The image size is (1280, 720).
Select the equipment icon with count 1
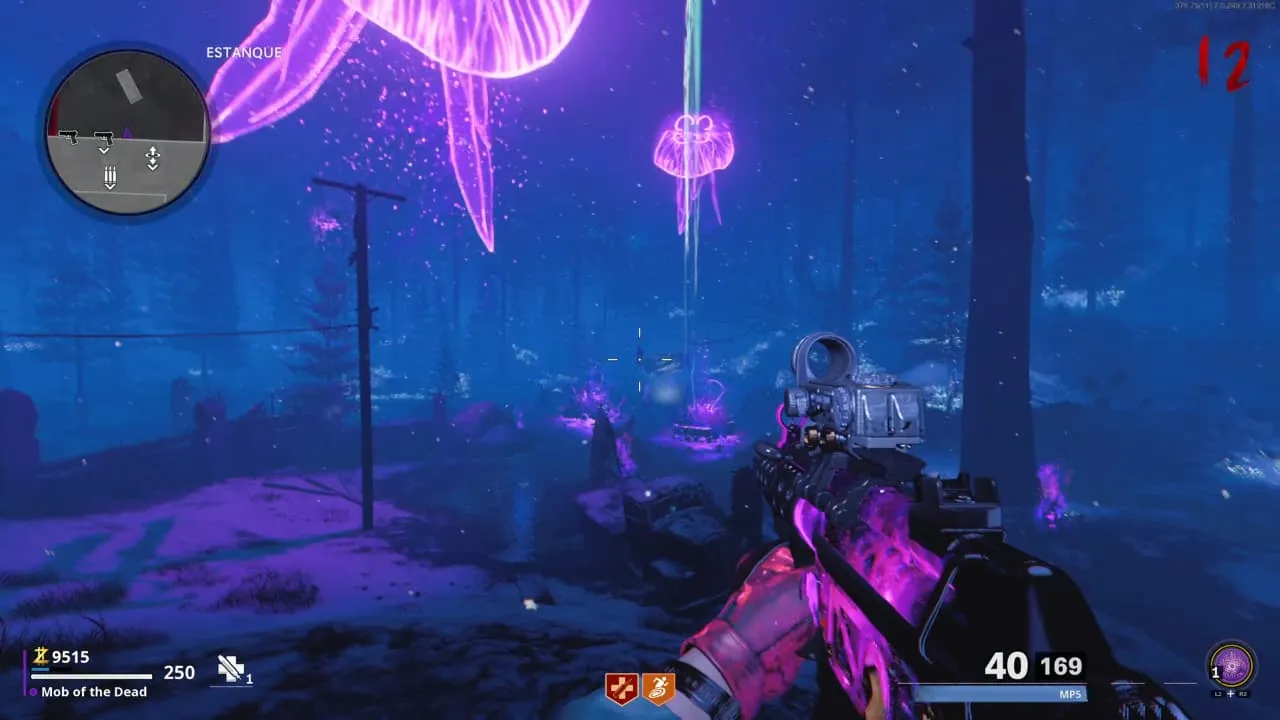click(x=232, y=670)
